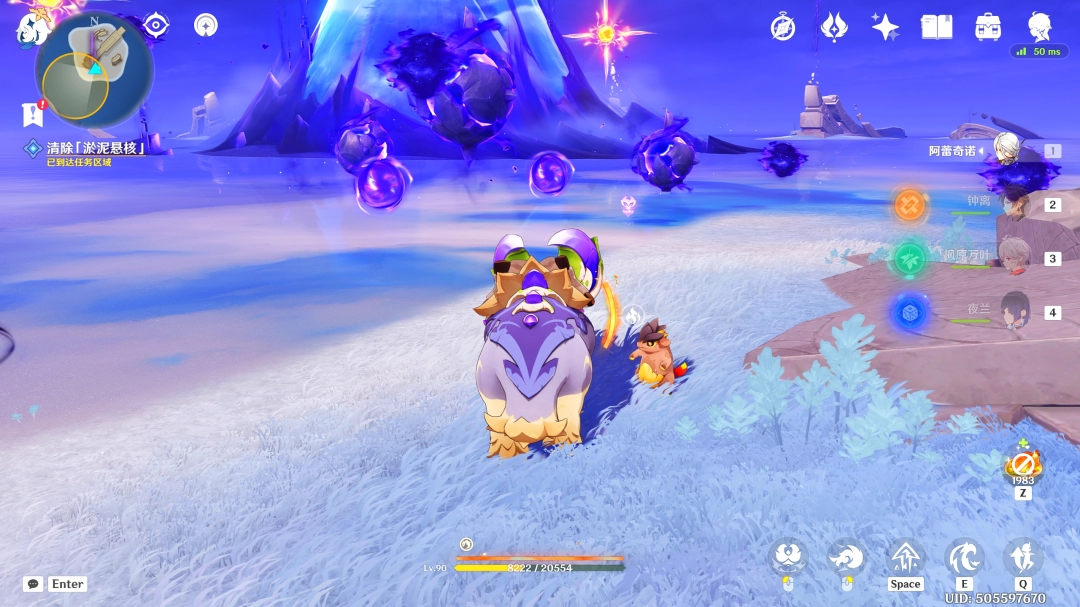The height and width of the screenshot is (607, 1080).
Task: Open the chat speech bubble
Action: pos(33,584)
